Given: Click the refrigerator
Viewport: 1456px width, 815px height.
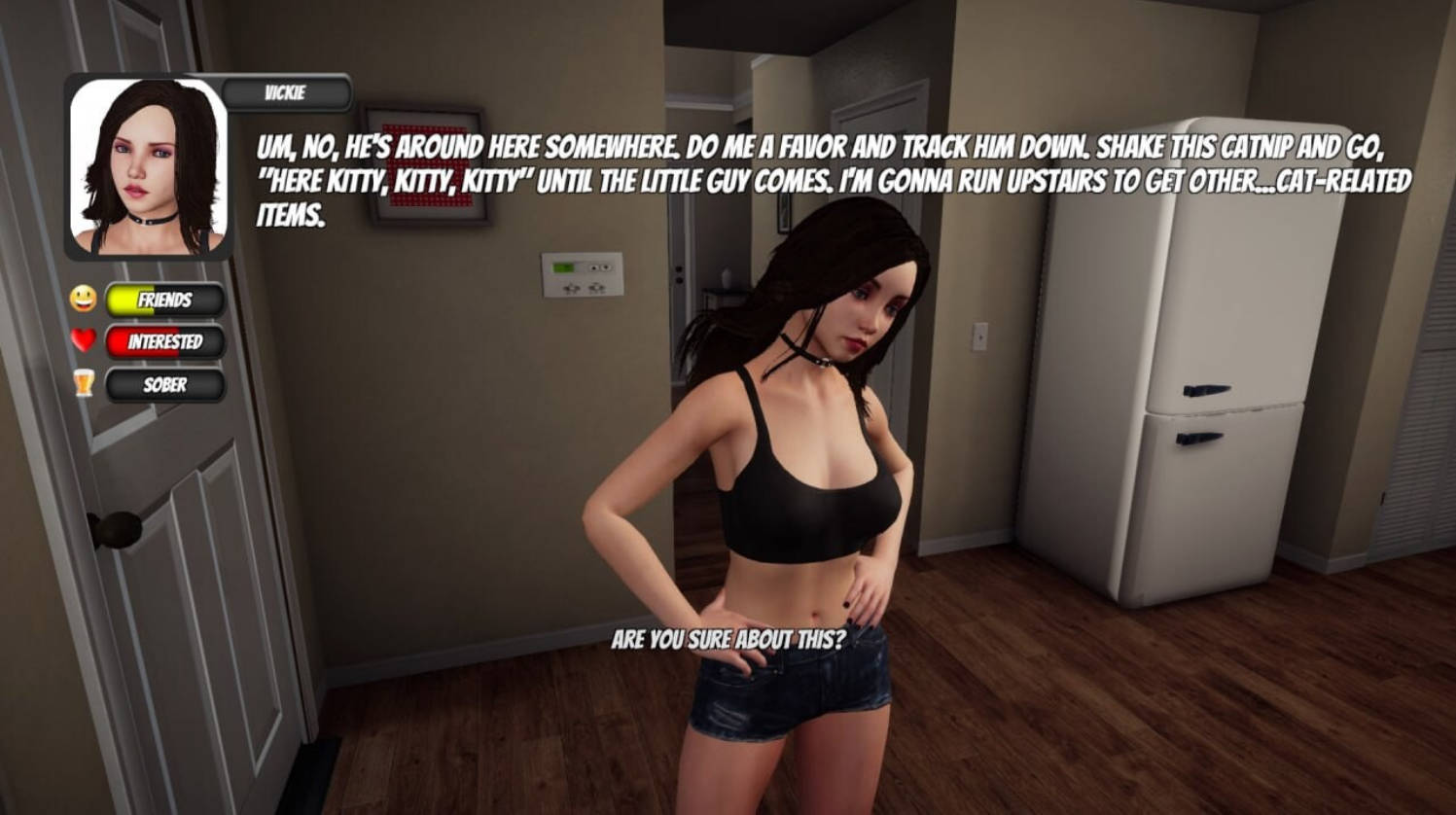Looking at the screenshot, I should click(x=1167, y=389).
